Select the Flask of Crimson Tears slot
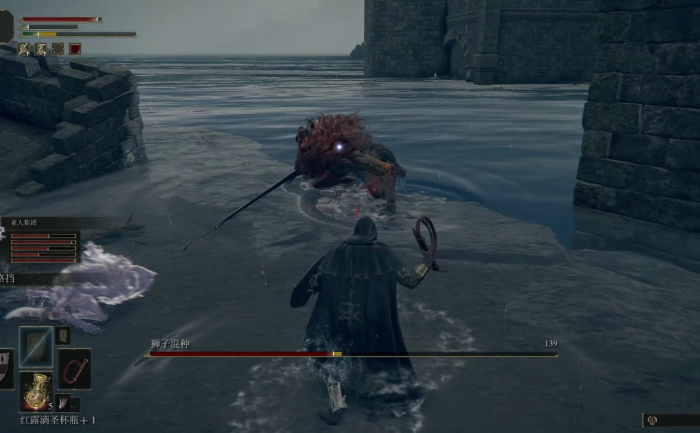This screenshot has height=433, width=700. click(38, 390)
